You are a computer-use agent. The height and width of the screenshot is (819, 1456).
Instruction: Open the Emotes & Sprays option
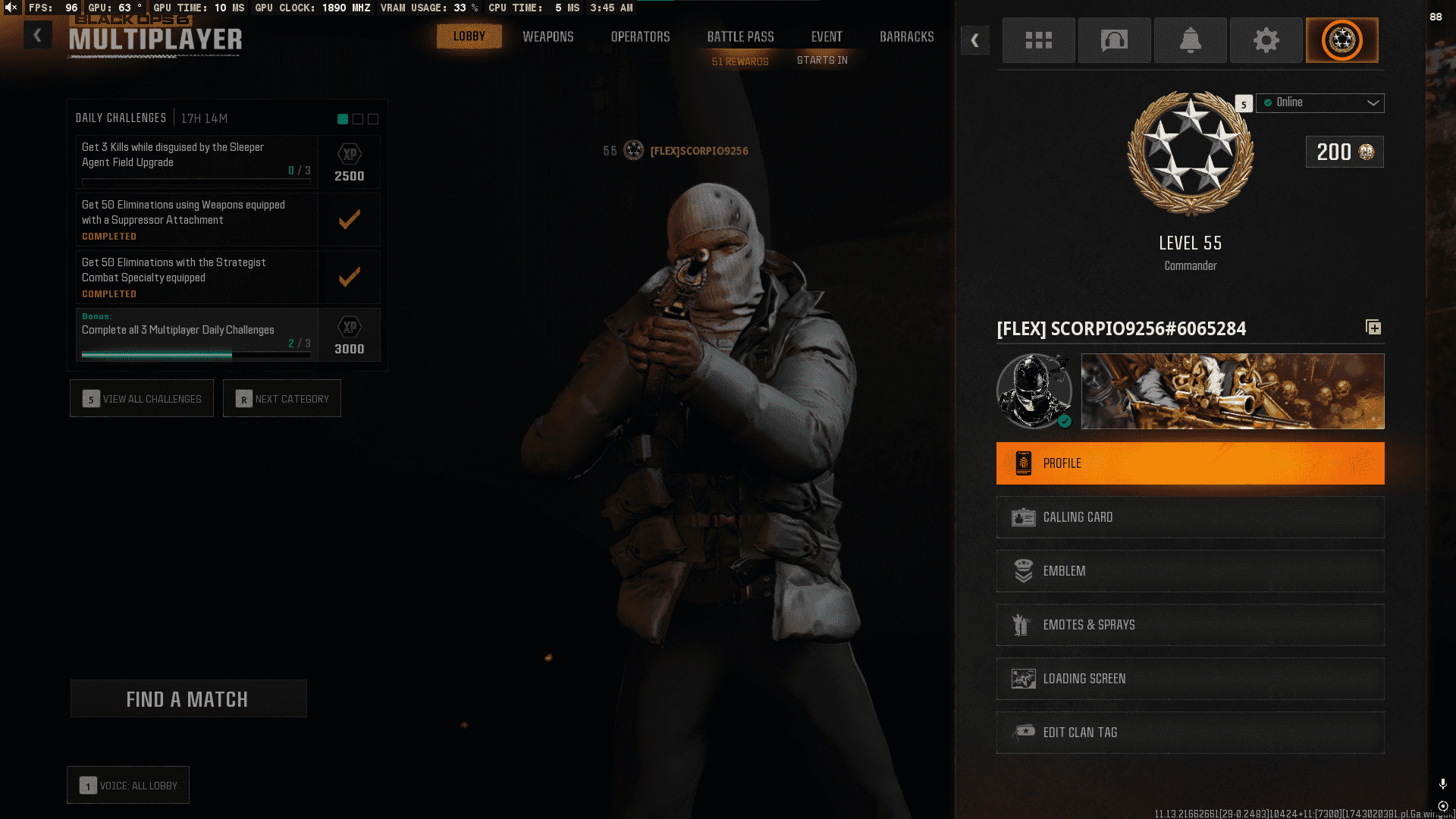tap(1189, 625)
